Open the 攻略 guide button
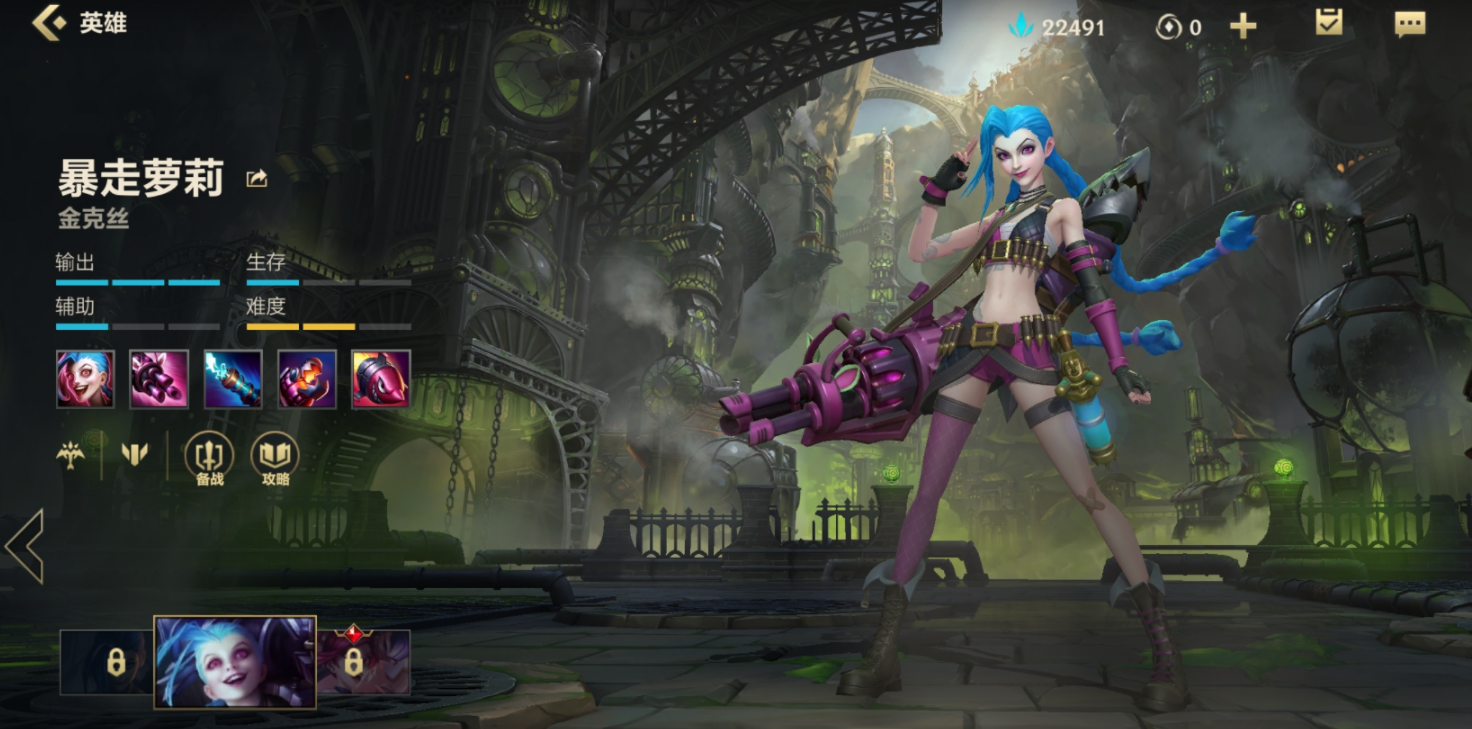This screenshot has width=1472, height=729. (x=275, y=459)
